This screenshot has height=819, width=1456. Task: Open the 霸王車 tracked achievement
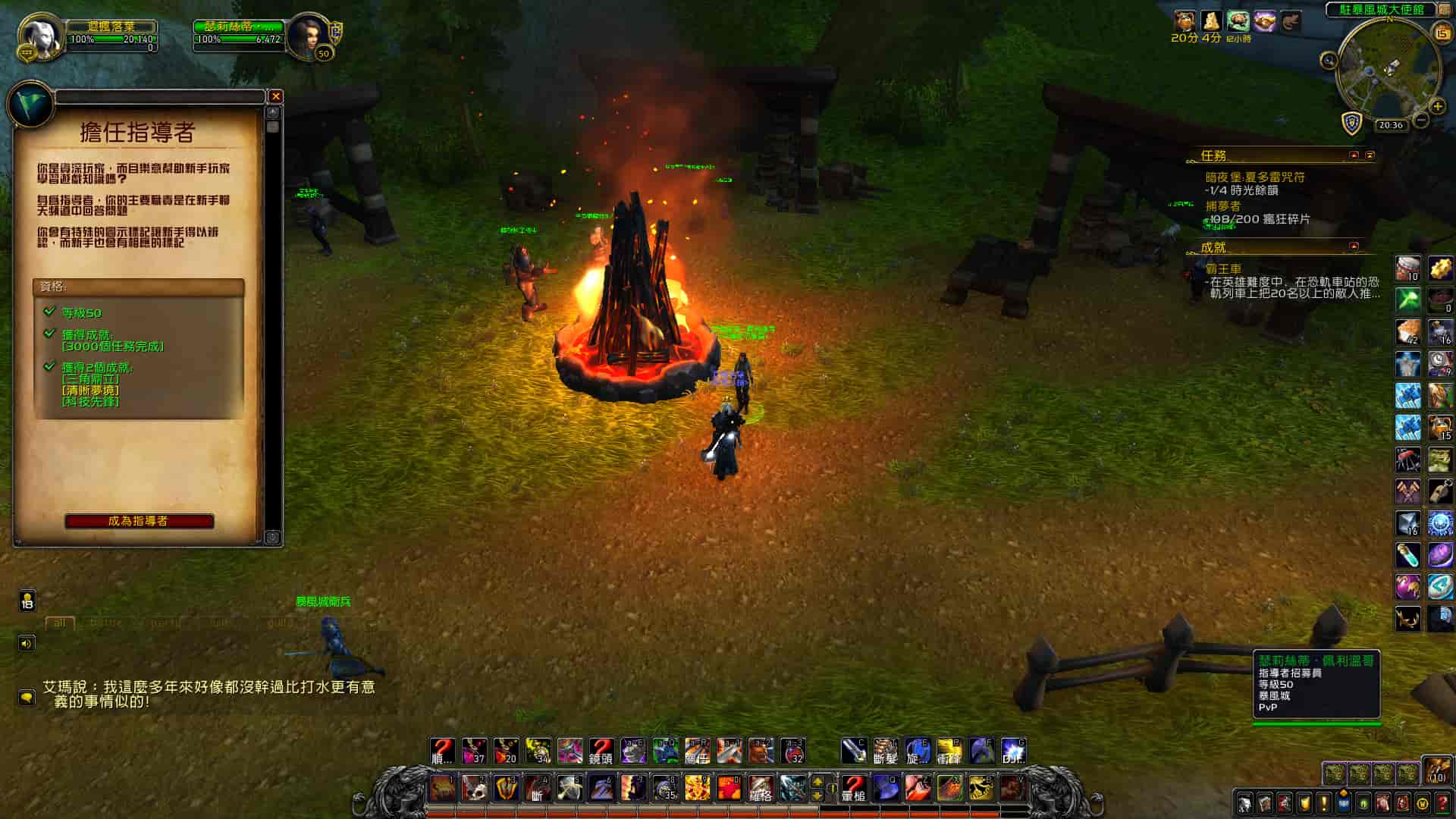tap(1223, 269)
